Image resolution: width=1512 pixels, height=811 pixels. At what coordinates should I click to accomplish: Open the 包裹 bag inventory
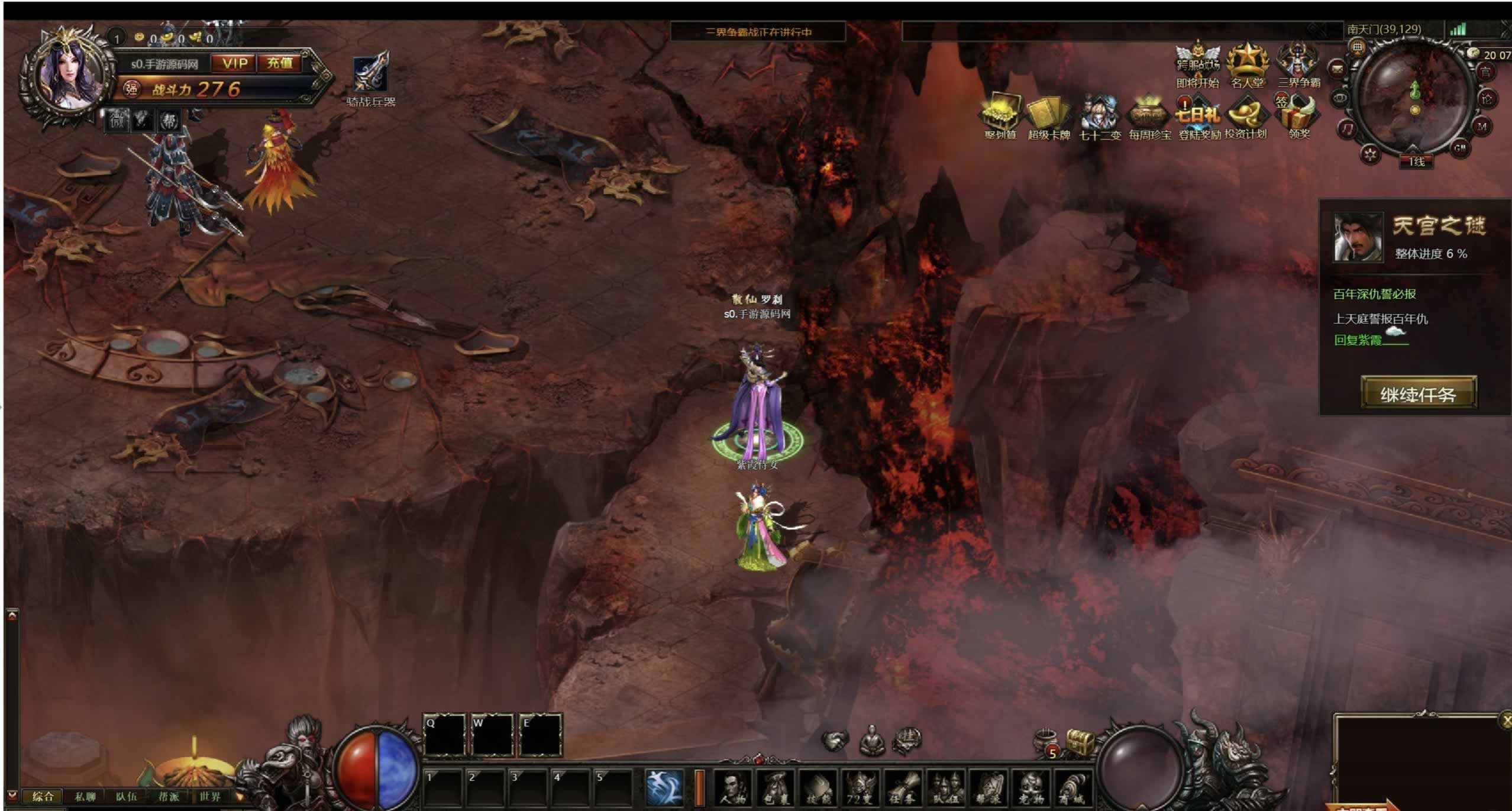coord(776,789)
